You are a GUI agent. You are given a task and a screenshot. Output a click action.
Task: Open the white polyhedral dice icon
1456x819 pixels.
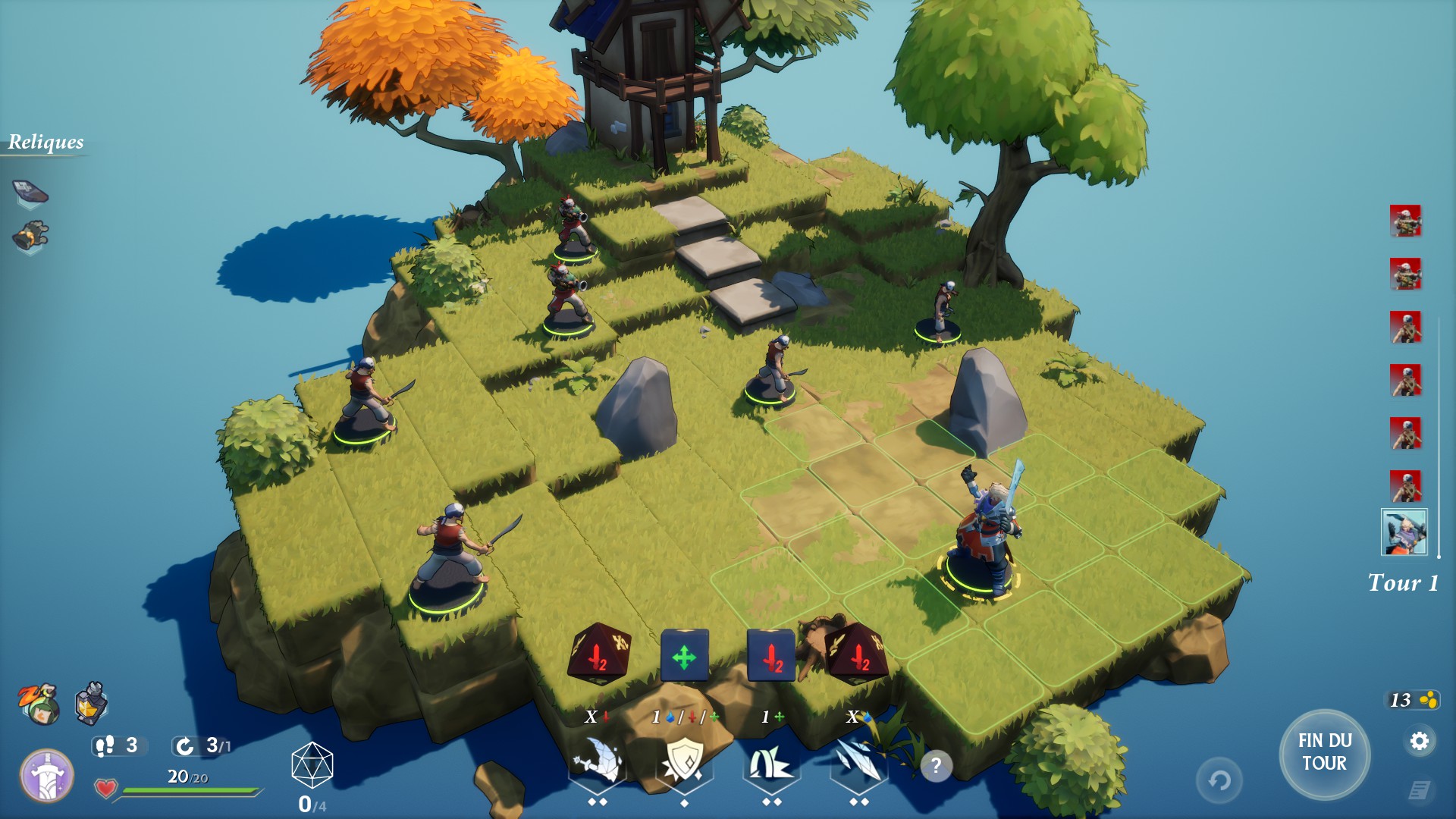tap(312, 764)
